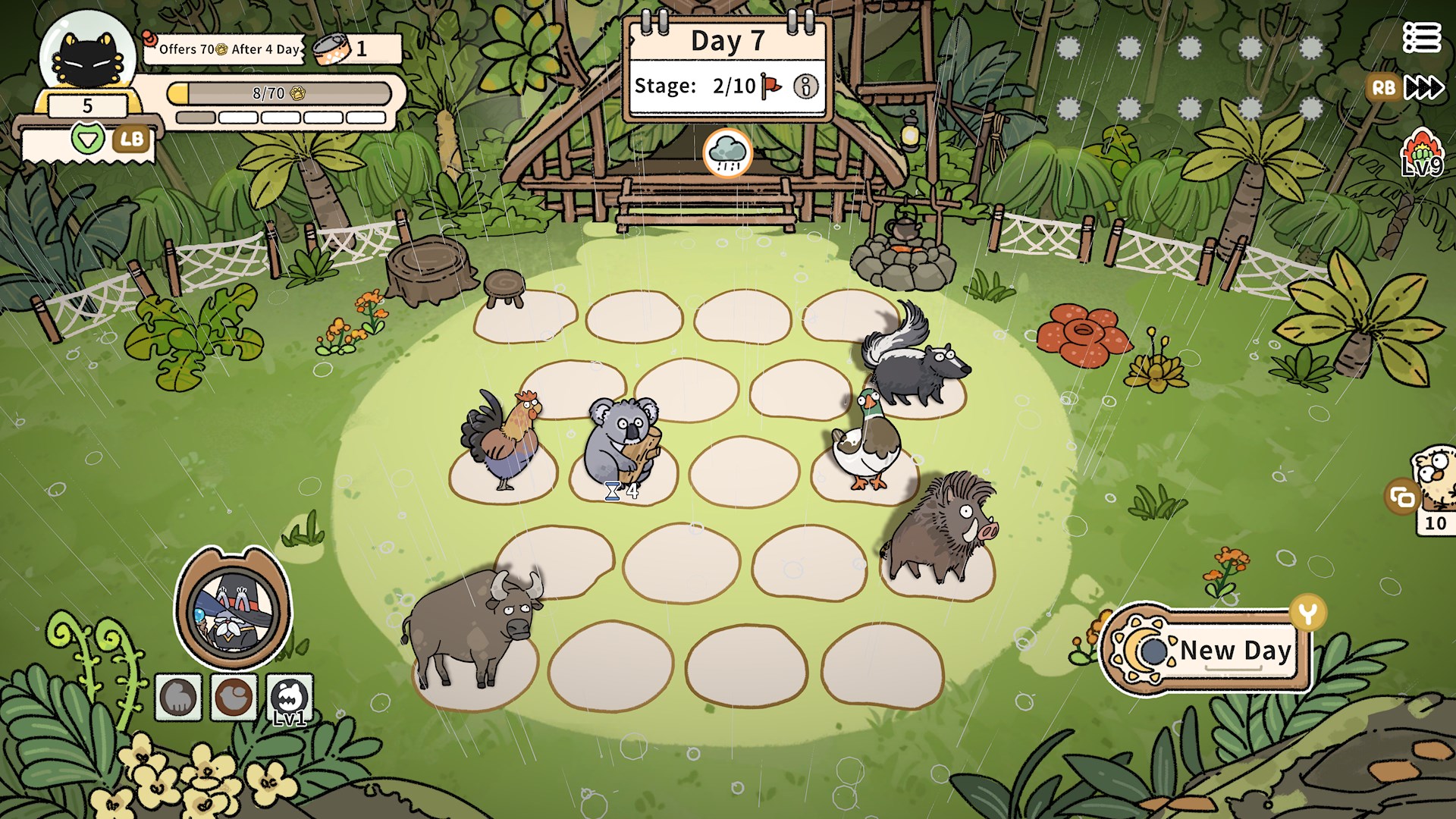The image size is (1456, 819).
Task: Select the wizard rabbit portrait
Action: 232,610
